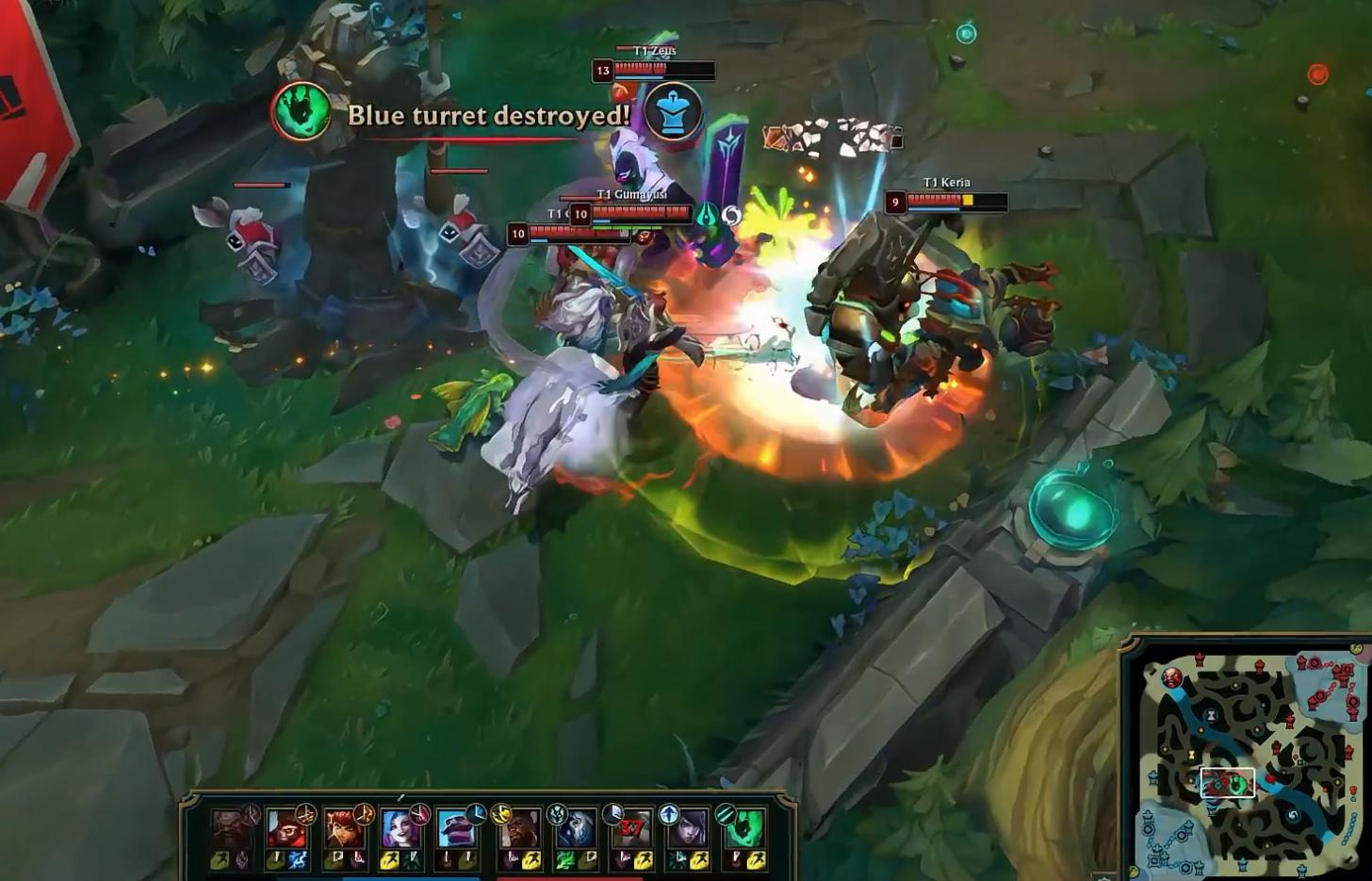Click the orange enemy ping marker top right
Viewport: 1372px width, 881px height.
[x=1317, y=73]
